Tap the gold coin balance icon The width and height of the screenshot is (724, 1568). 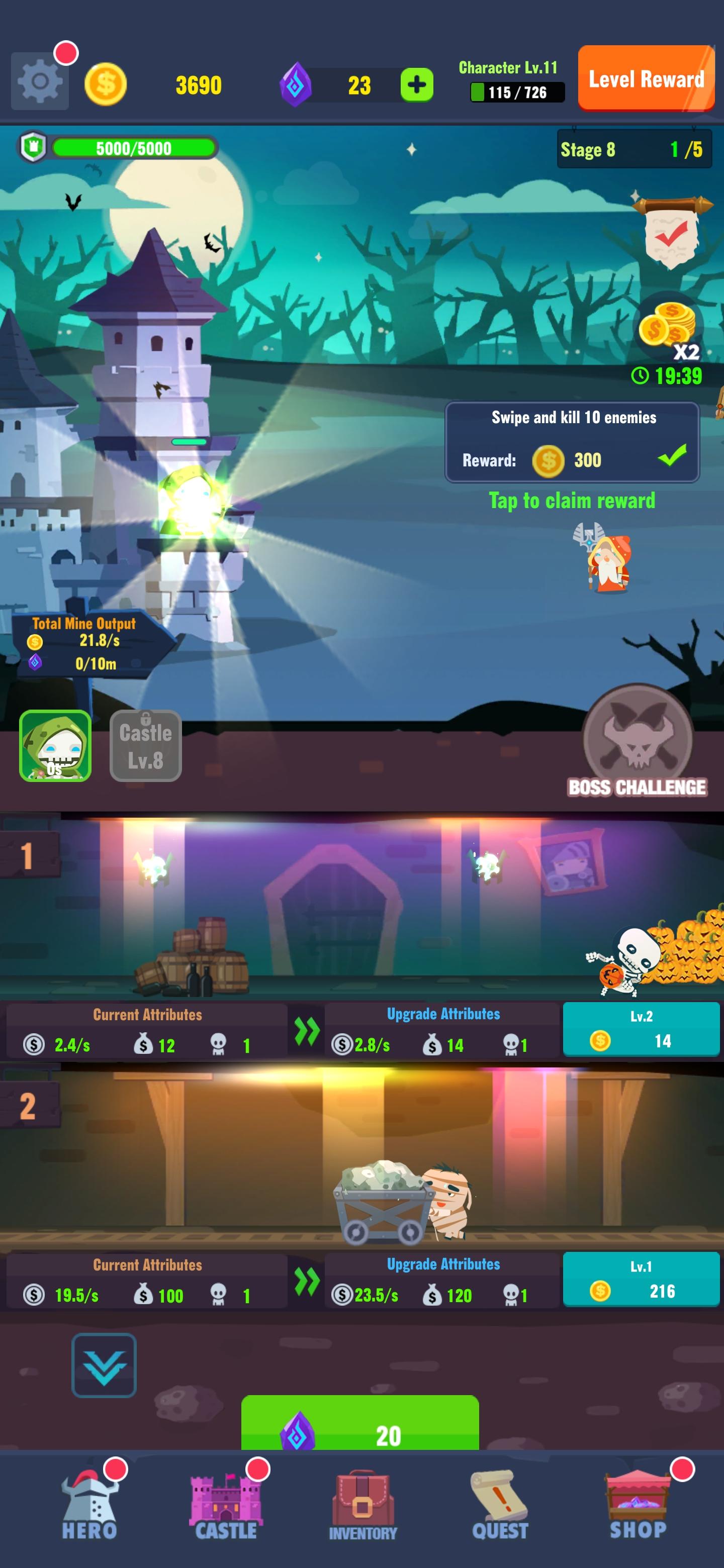pyautogui.click(x=106, y=84)
